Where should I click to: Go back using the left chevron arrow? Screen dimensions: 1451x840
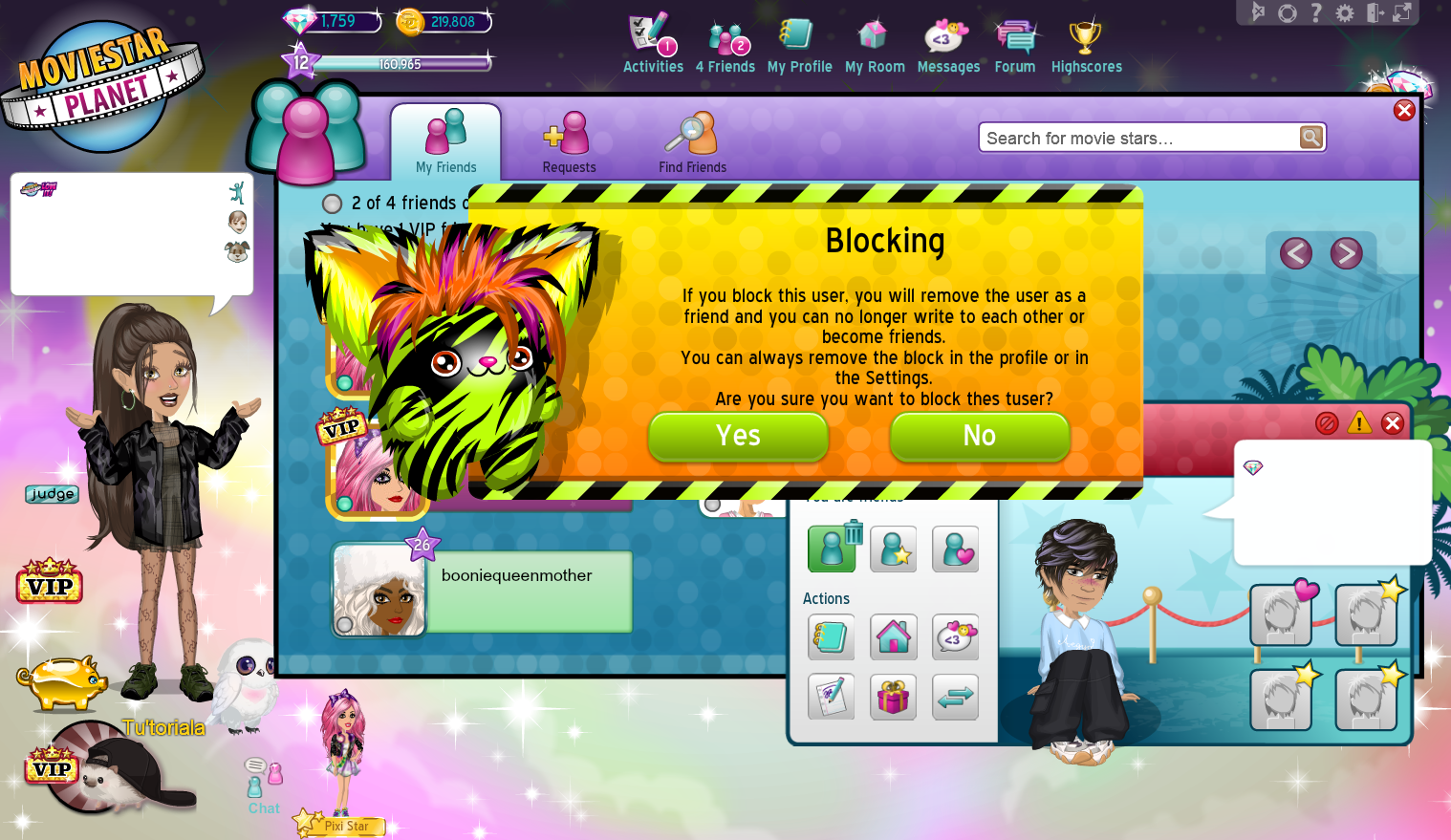pyautogui.click(x=1295, y=253)
